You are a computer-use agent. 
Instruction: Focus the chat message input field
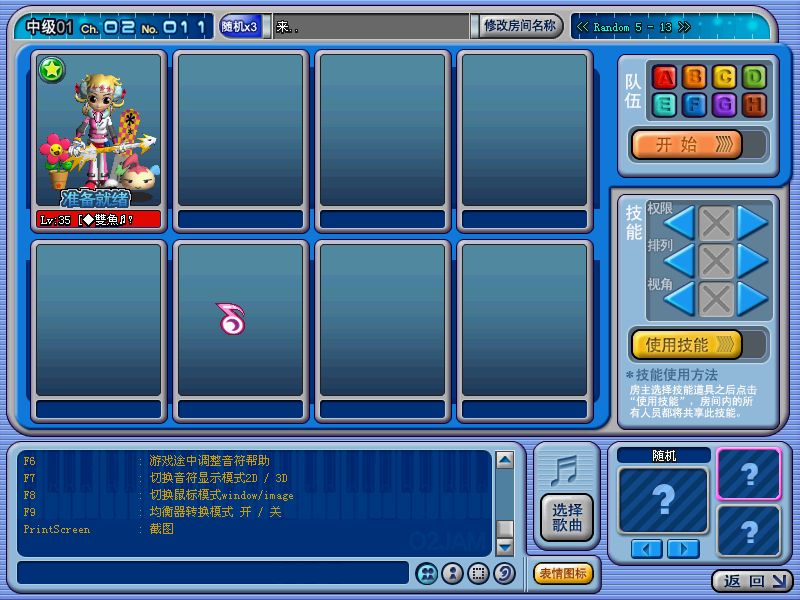[x=212, y=573]
